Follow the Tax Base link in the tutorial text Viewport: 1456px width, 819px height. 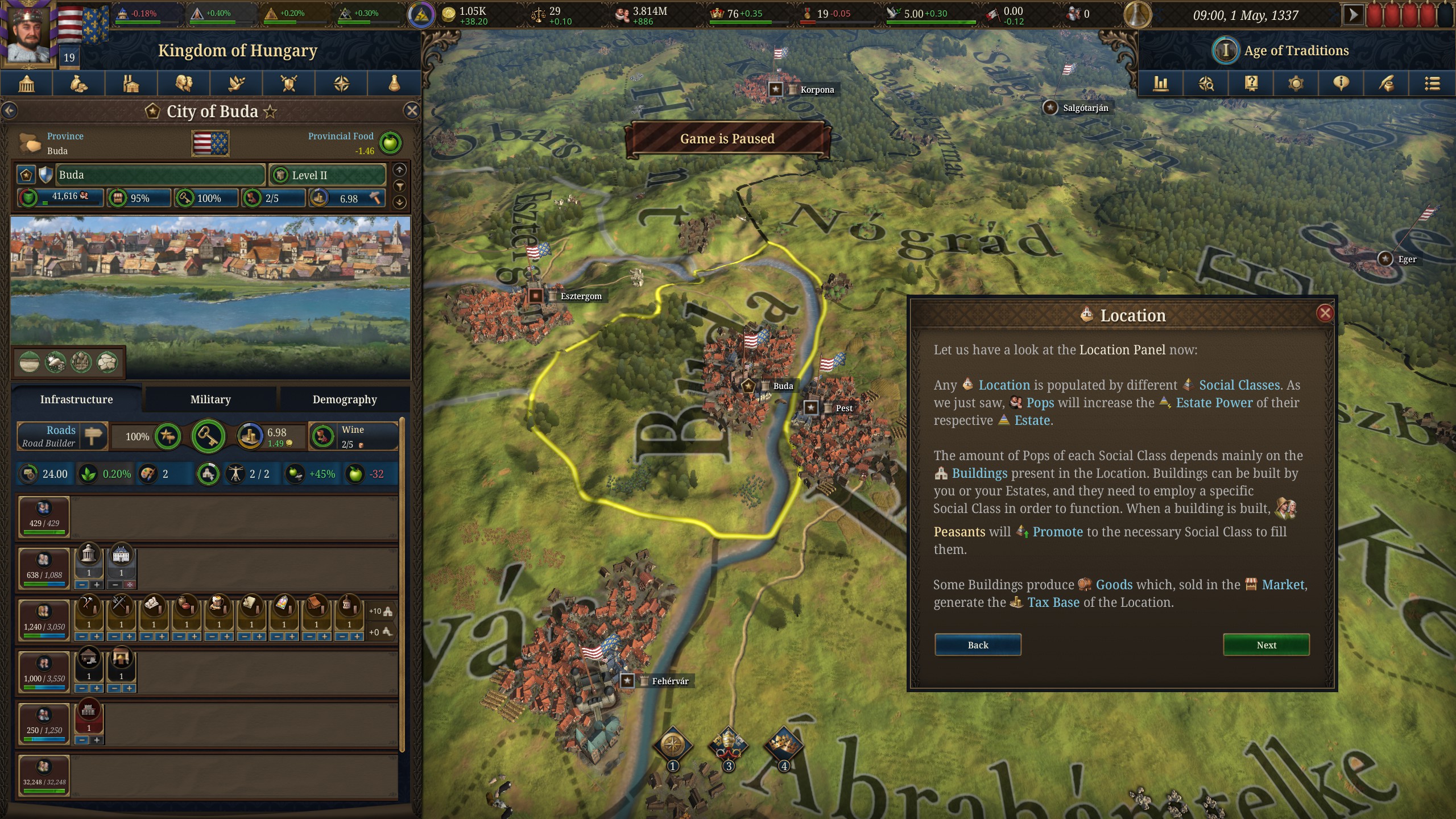click(x=1053, y=602)
